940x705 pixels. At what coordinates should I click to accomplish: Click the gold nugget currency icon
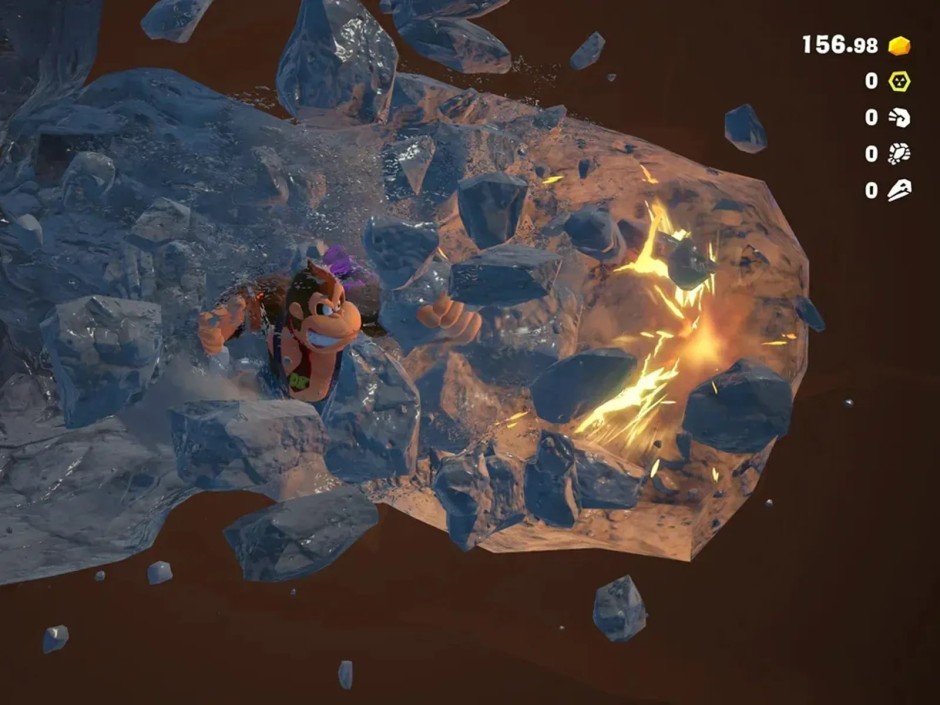(x=899, y=45)
